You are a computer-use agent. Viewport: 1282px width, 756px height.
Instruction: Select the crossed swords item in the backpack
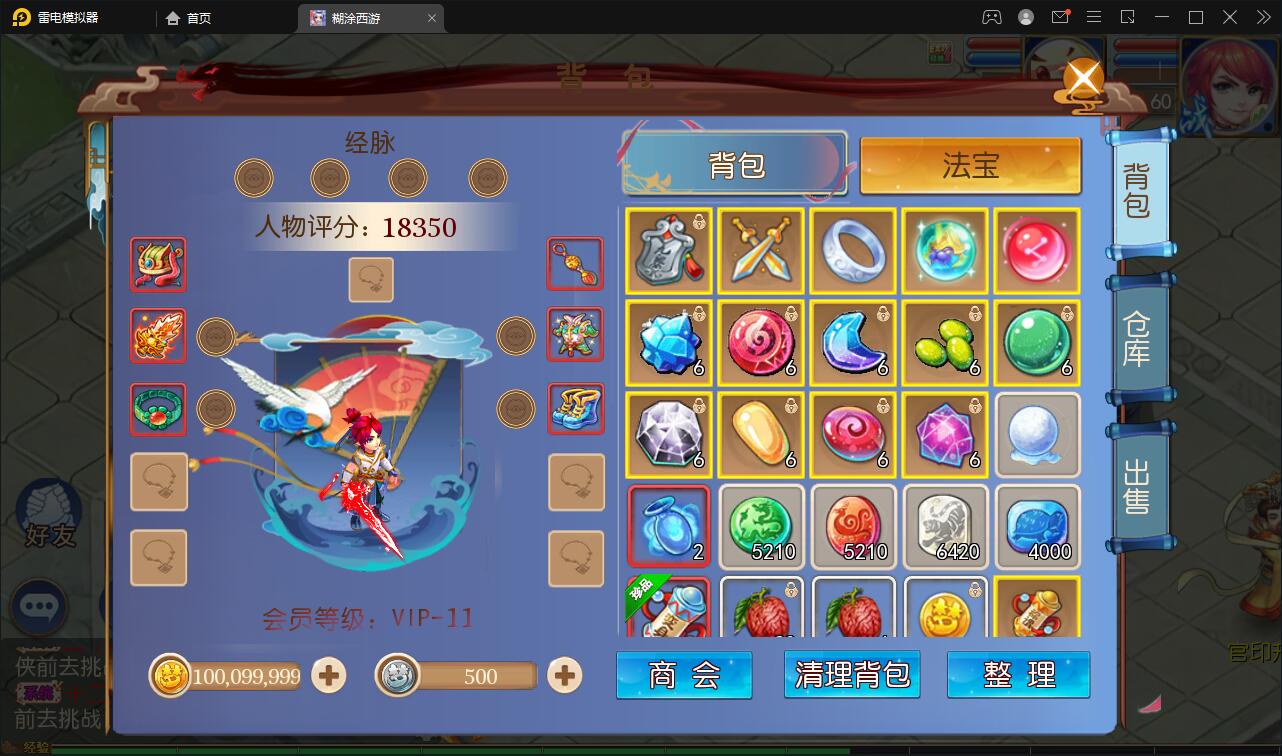pyautogui.click(x=761, y=251)
